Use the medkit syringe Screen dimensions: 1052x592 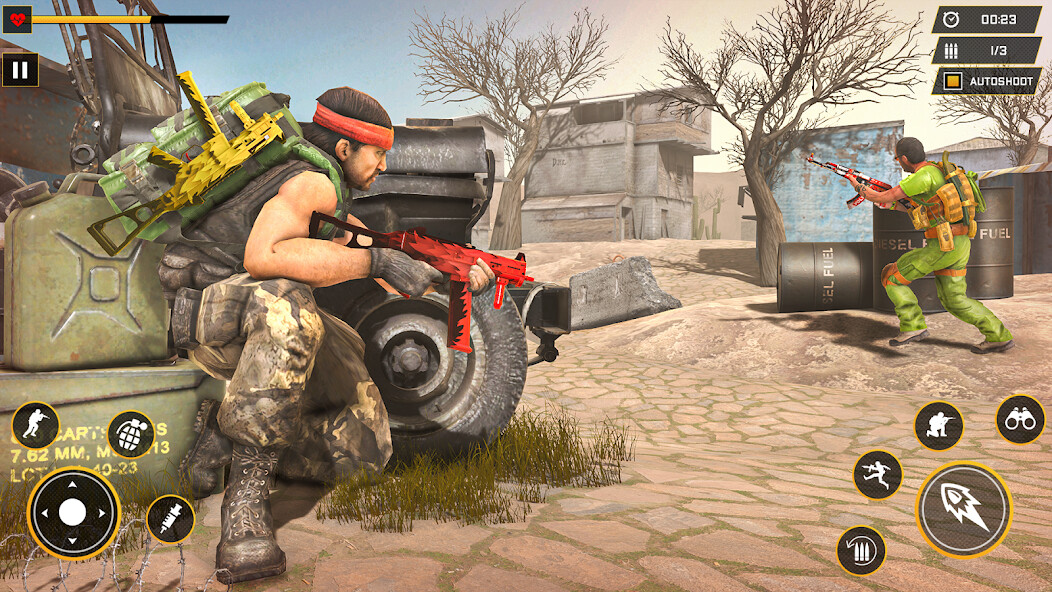pyautogui.click(x=170, y=519)
